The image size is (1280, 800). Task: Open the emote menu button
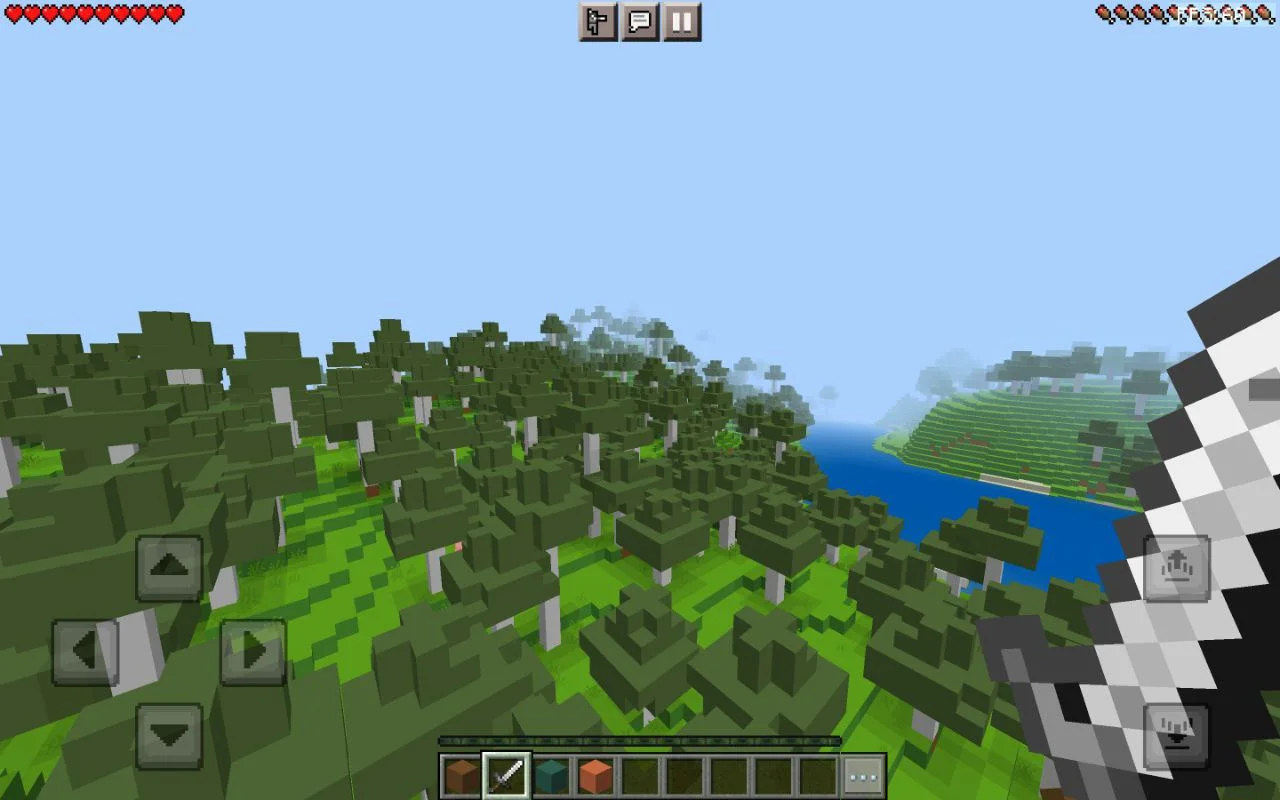point(598,22)
